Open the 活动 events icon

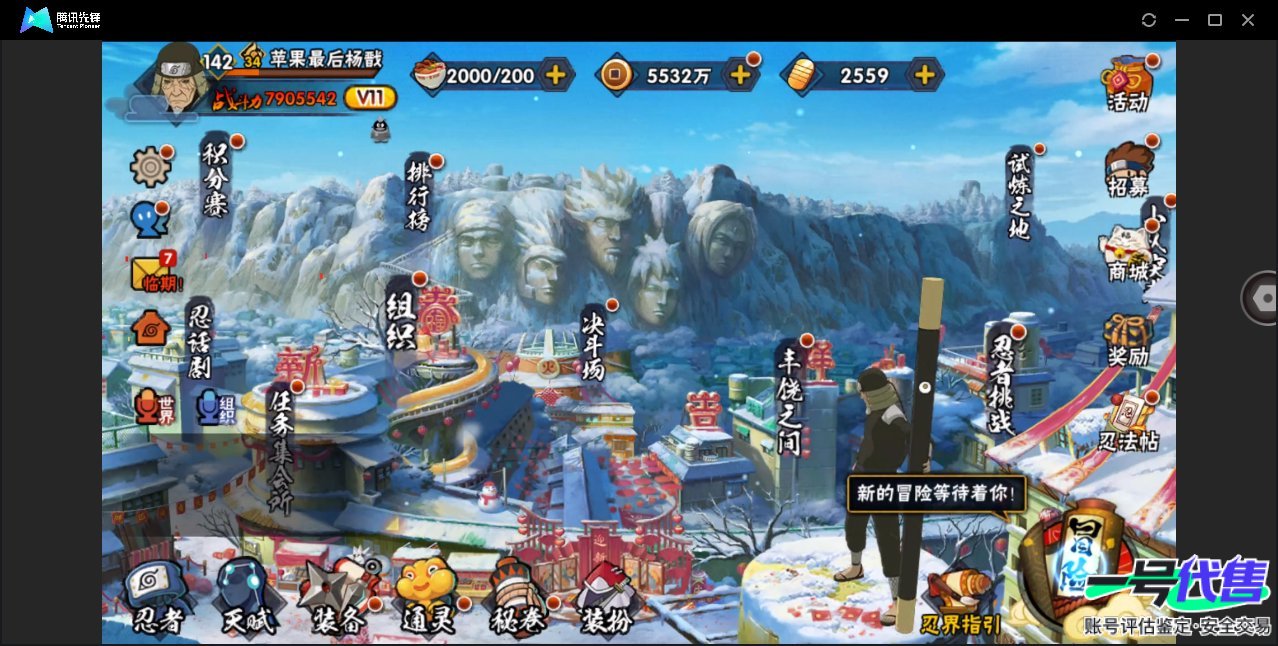[x=1128, y=84]
